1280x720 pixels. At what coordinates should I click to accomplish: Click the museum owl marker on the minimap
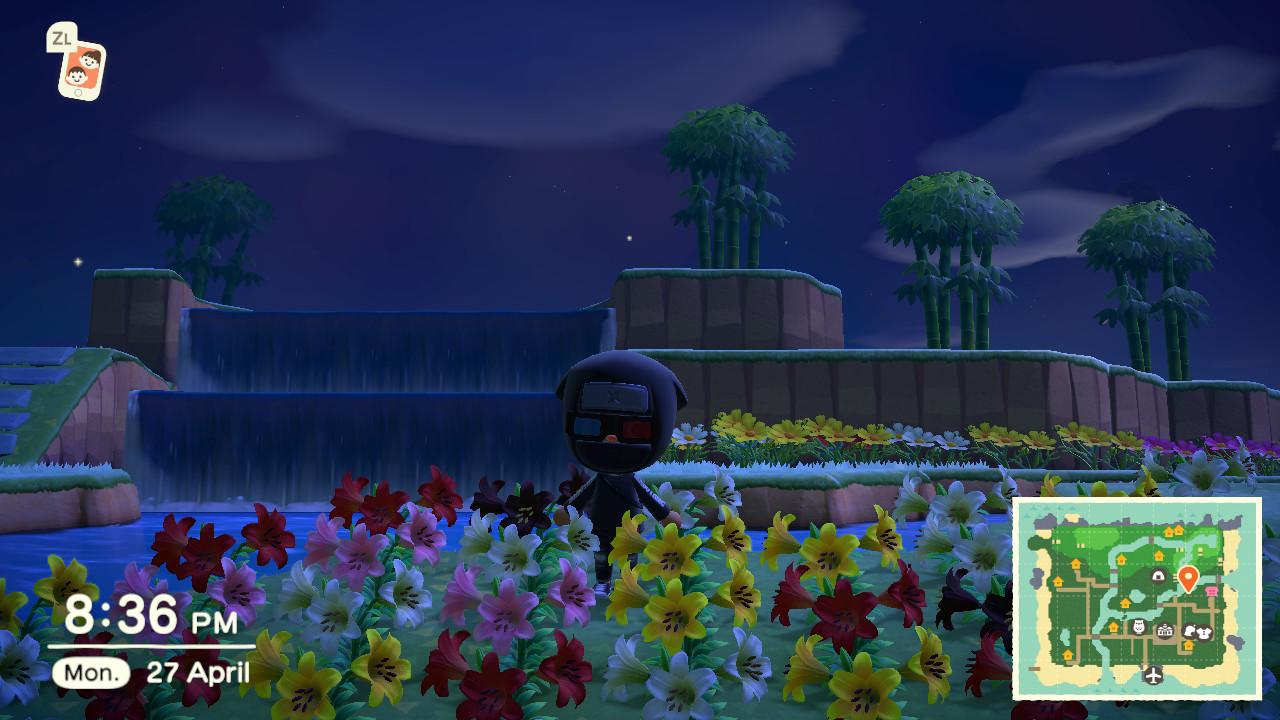[x=1139, y=627]
